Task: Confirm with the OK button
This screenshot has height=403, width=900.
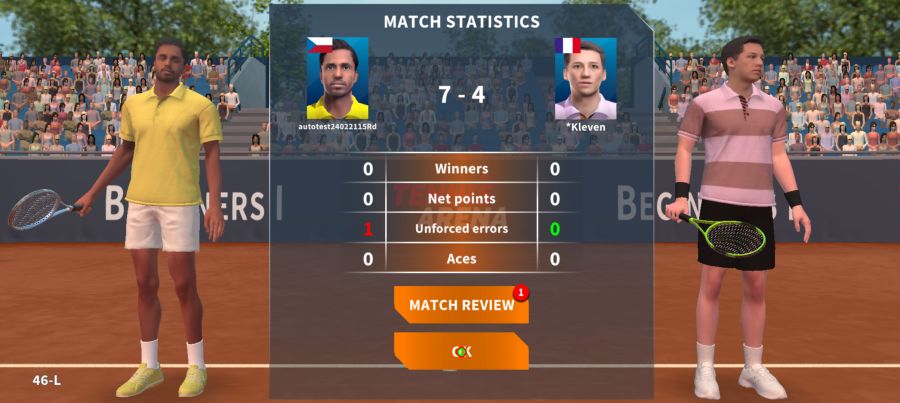Action: [461, 351]
